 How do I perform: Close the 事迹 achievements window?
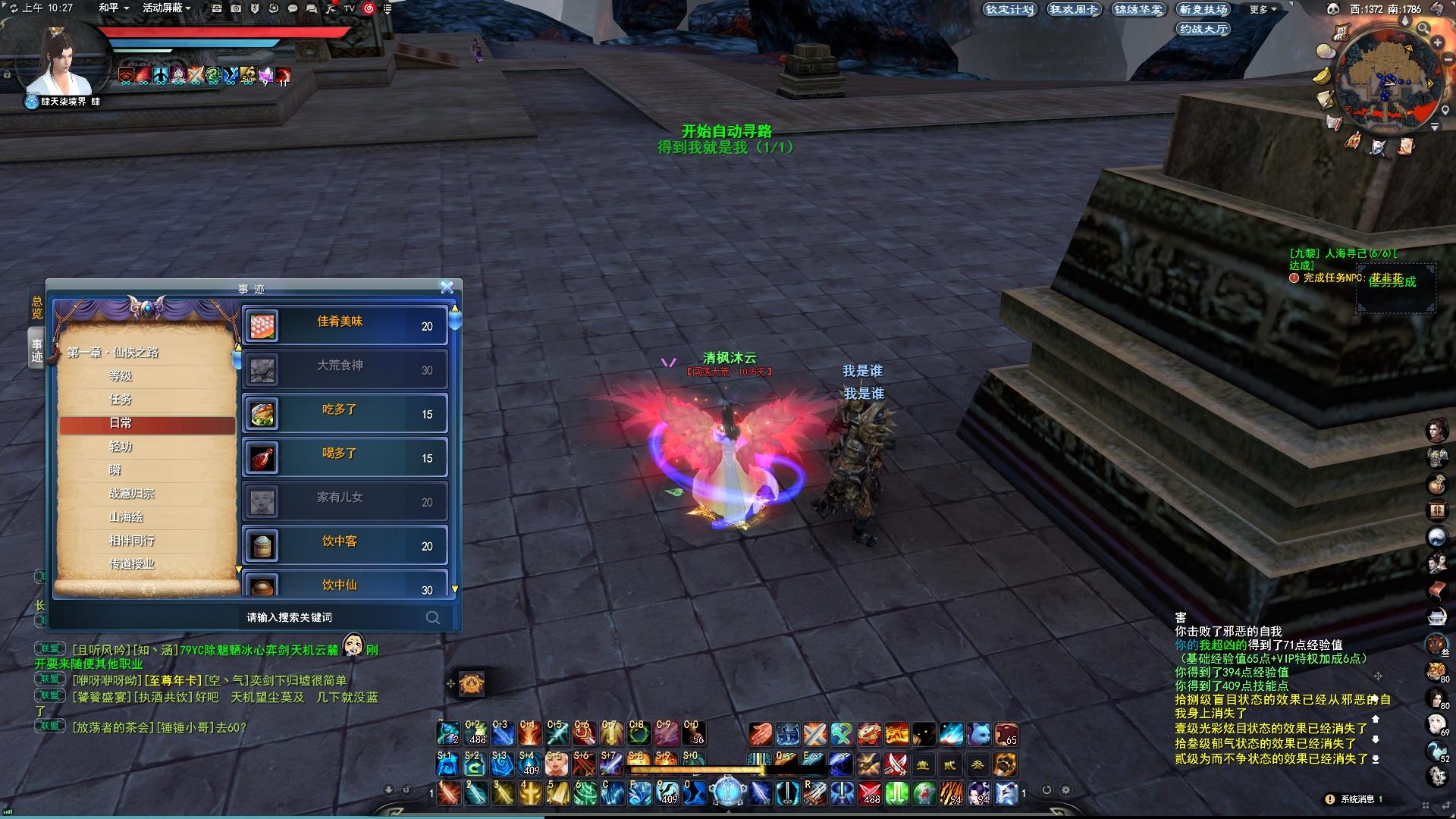(447, 287)
